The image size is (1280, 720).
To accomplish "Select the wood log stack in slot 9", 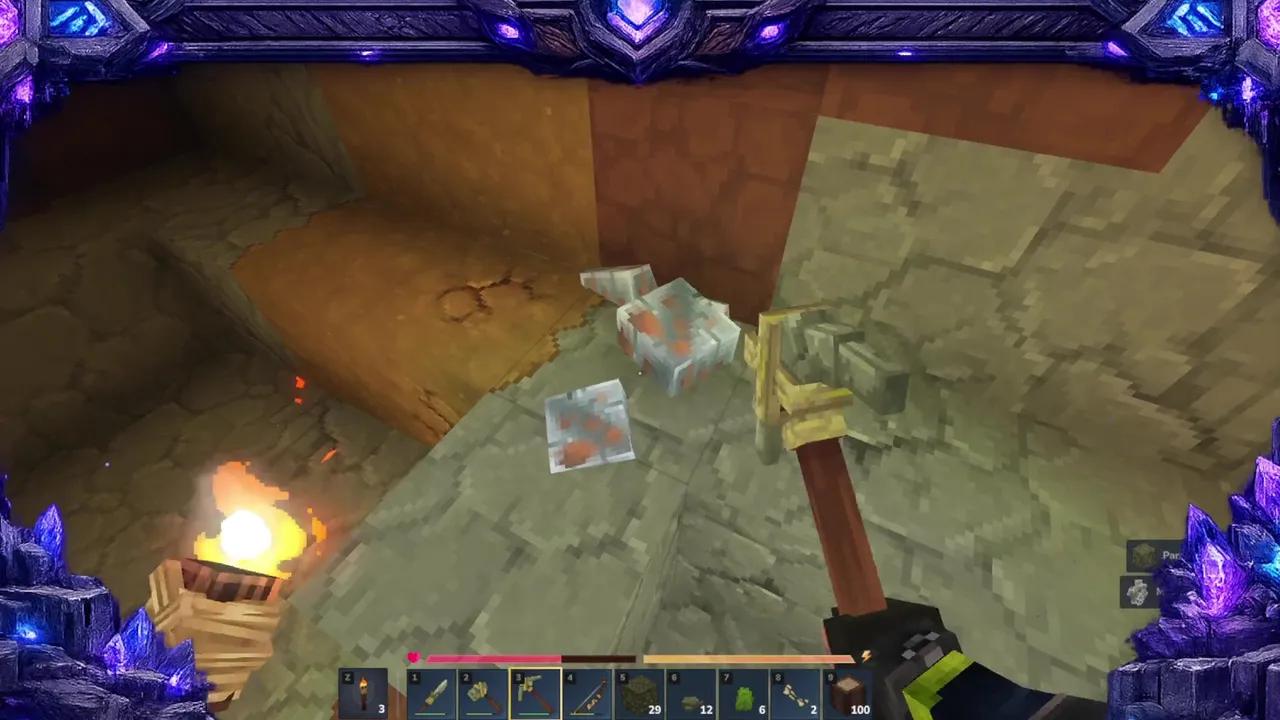I will (x=850, y=691).
